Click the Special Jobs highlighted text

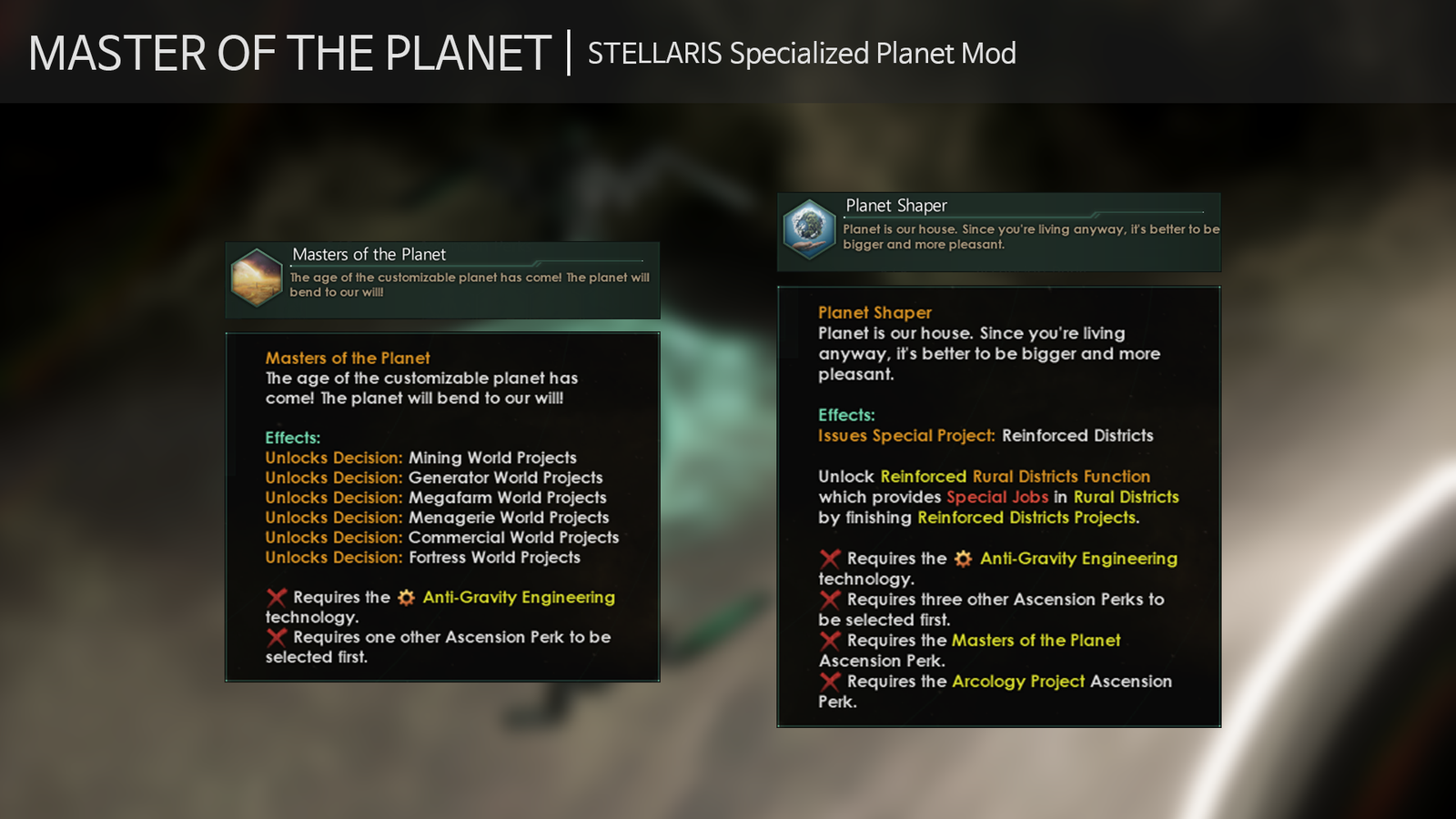[997, 497]
